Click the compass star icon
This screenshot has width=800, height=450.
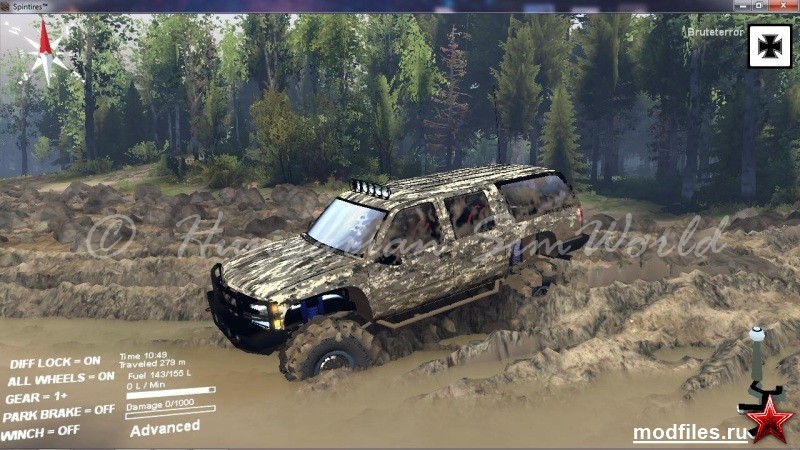[43, 50]
